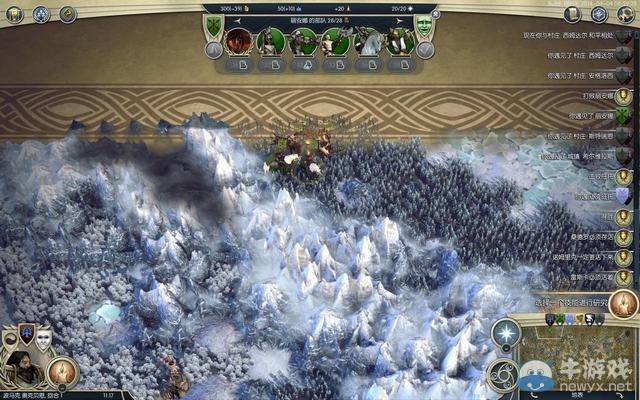Click the green mask emblem right of army
Screen dimensions: 640x400
tap(424, 25)
